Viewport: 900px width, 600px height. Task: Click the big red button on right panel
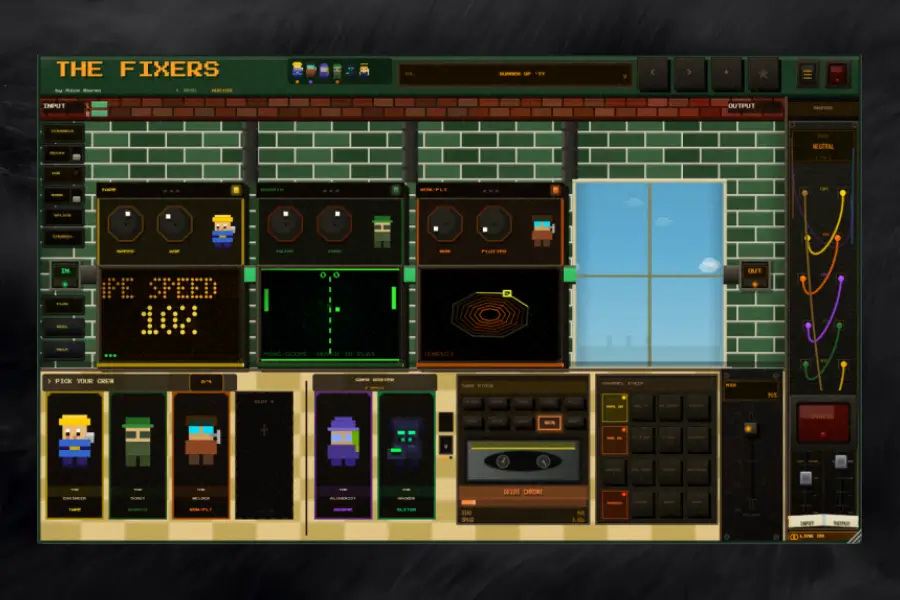tap(822, 421)
